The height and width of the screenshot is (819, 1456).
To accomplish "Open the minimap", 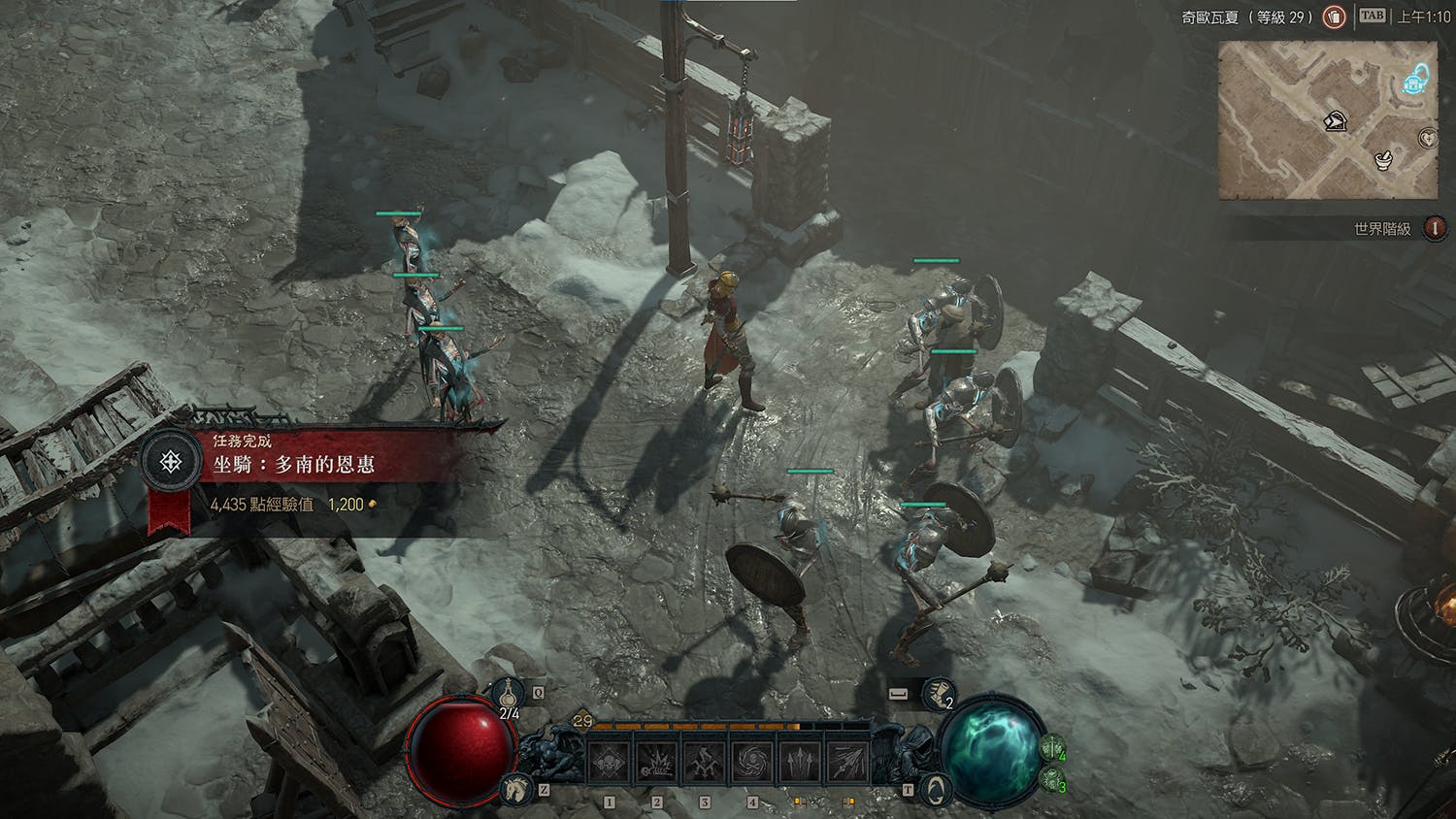I will coord(1327,120).
